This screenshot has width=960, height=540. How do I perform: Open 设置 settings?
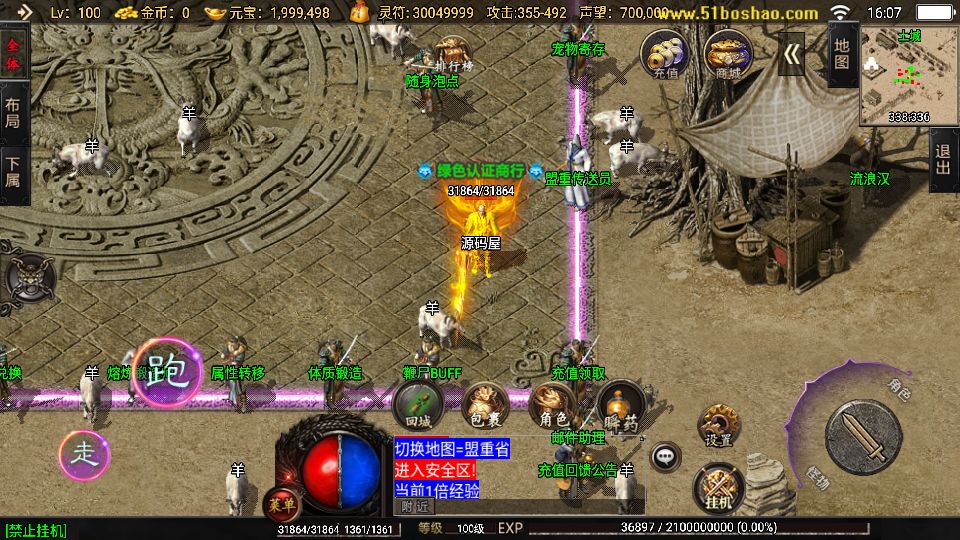coord(718,427)
